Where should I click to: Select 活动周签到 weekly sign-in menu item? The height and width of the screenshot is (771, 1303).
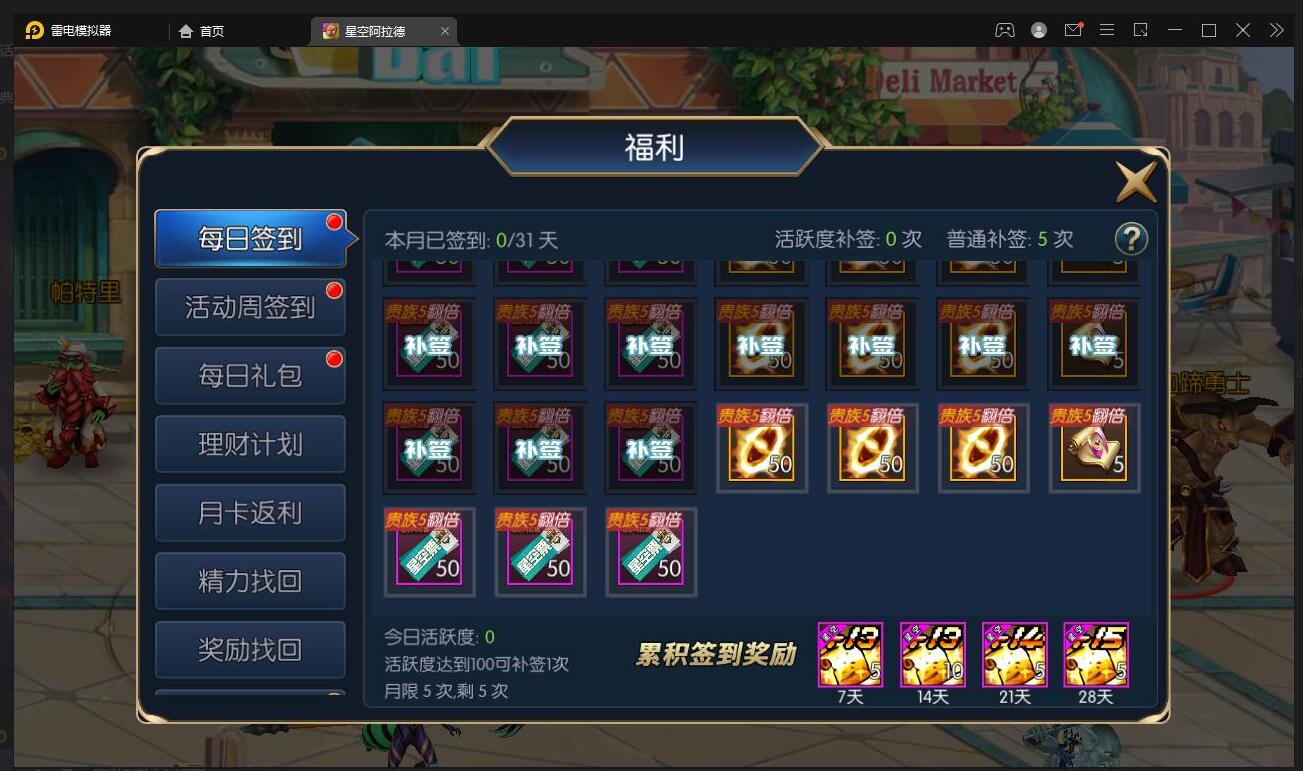pyautogui.click(x=249, y=307)
